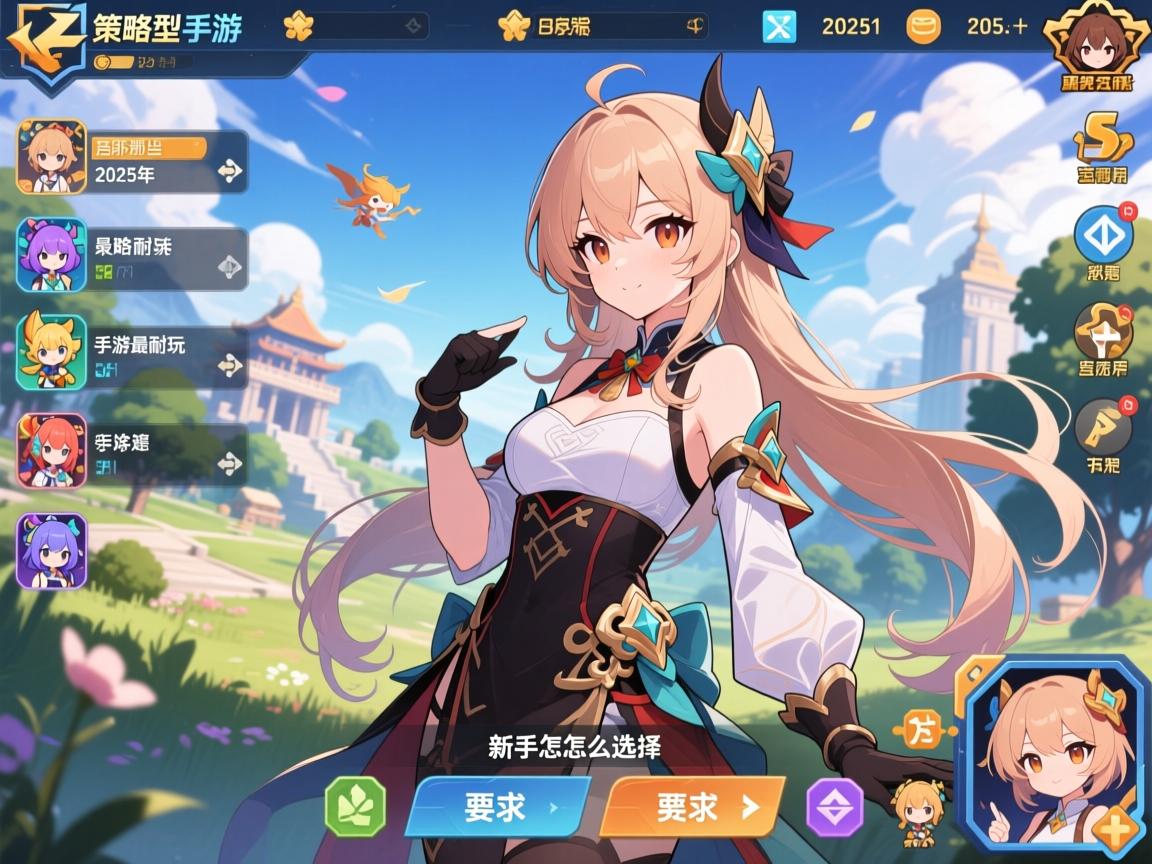Click the orange 要求 arrow button

[x=690, y=807]
